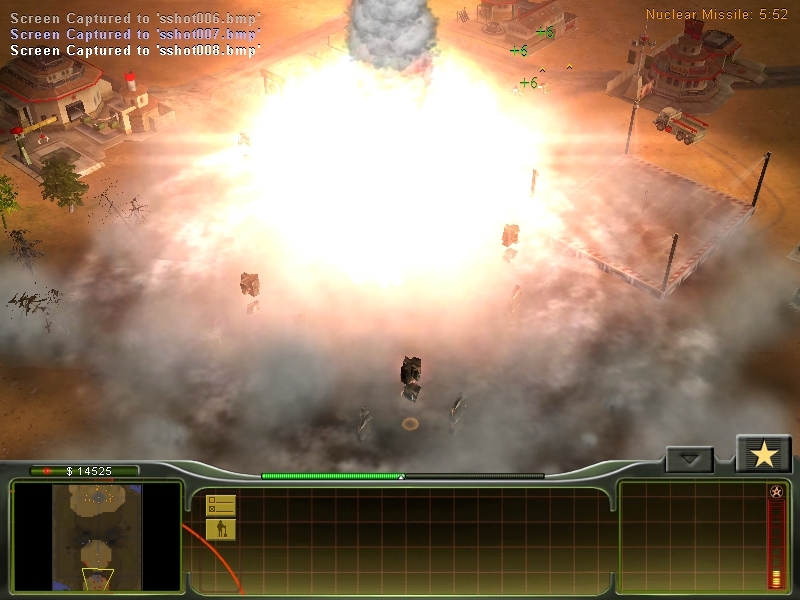The height and width of the screenshot is (600, 800).
Task: Open the Generals powers star button
Action: click(x=764, y=455)
